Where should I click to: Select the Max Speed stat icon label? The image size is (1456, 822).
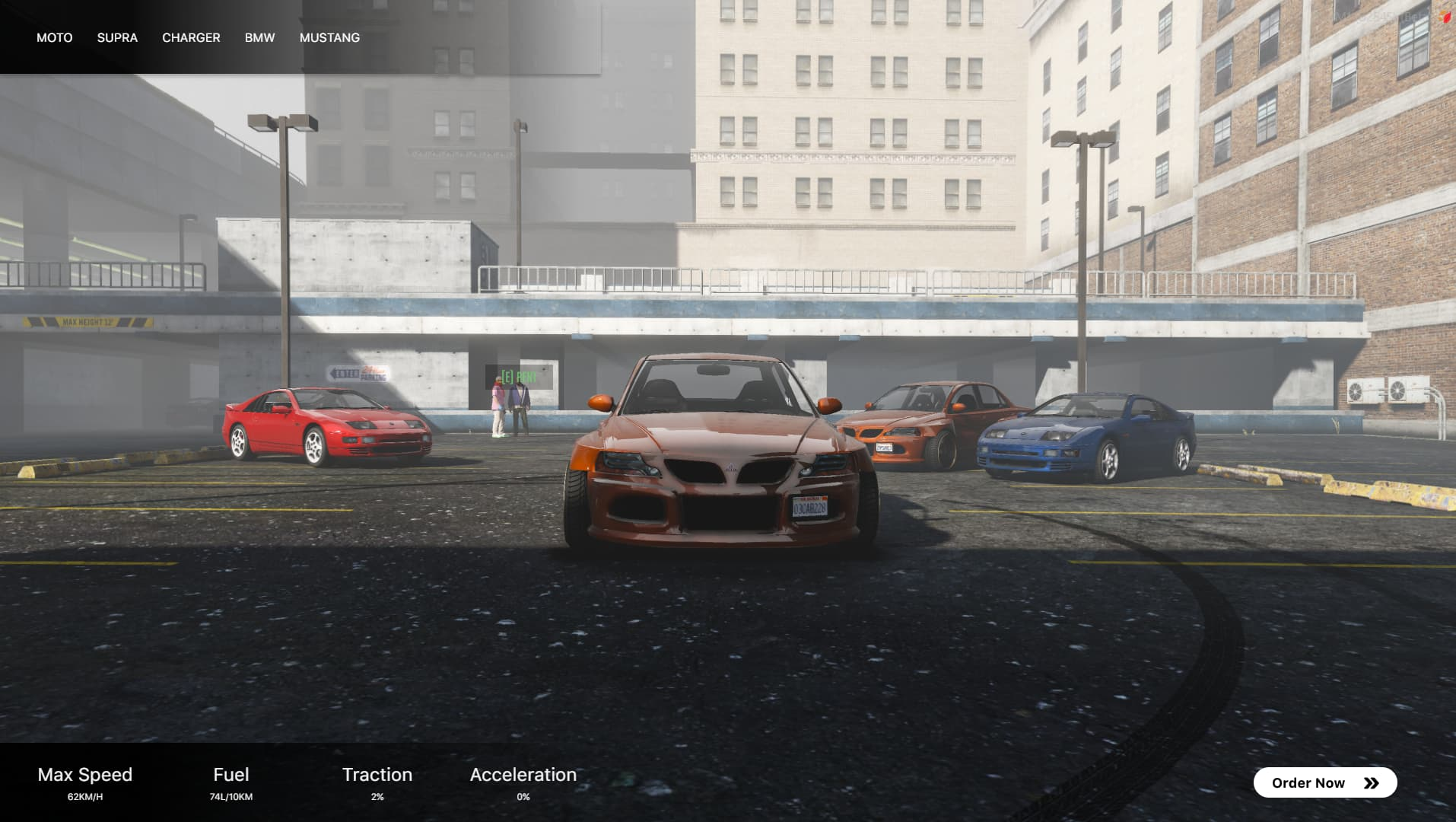point(85,774)
